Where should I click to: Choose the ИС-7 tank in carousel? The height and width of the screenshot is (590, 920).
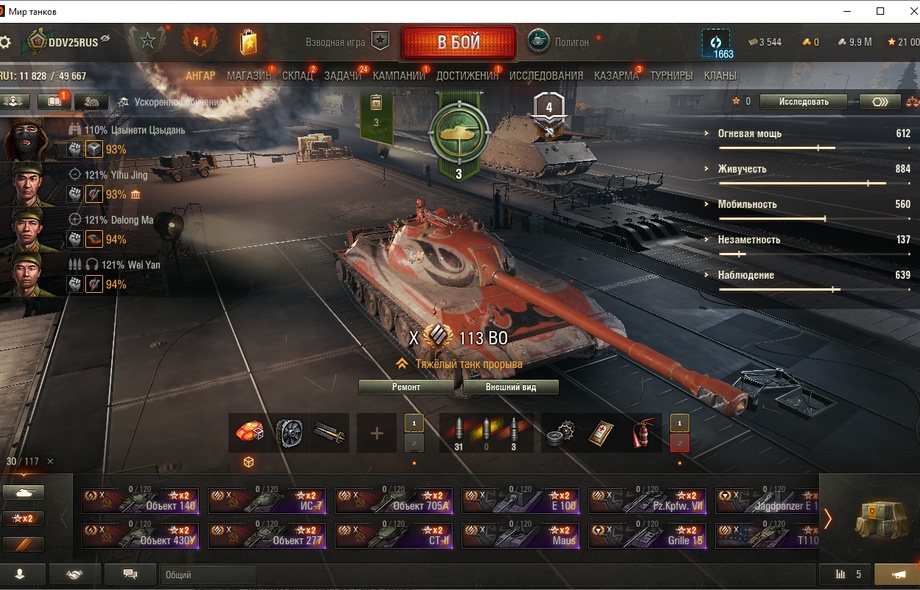tap(268, 501)
